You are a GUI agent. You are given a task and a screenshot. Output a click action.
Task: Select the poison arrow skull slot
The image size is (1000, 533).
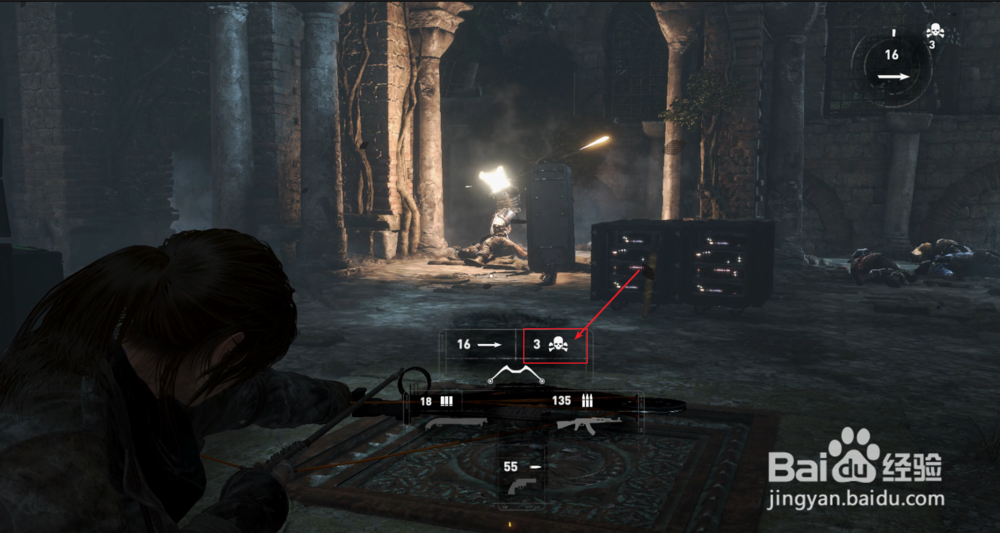click(x=555, y=344)
